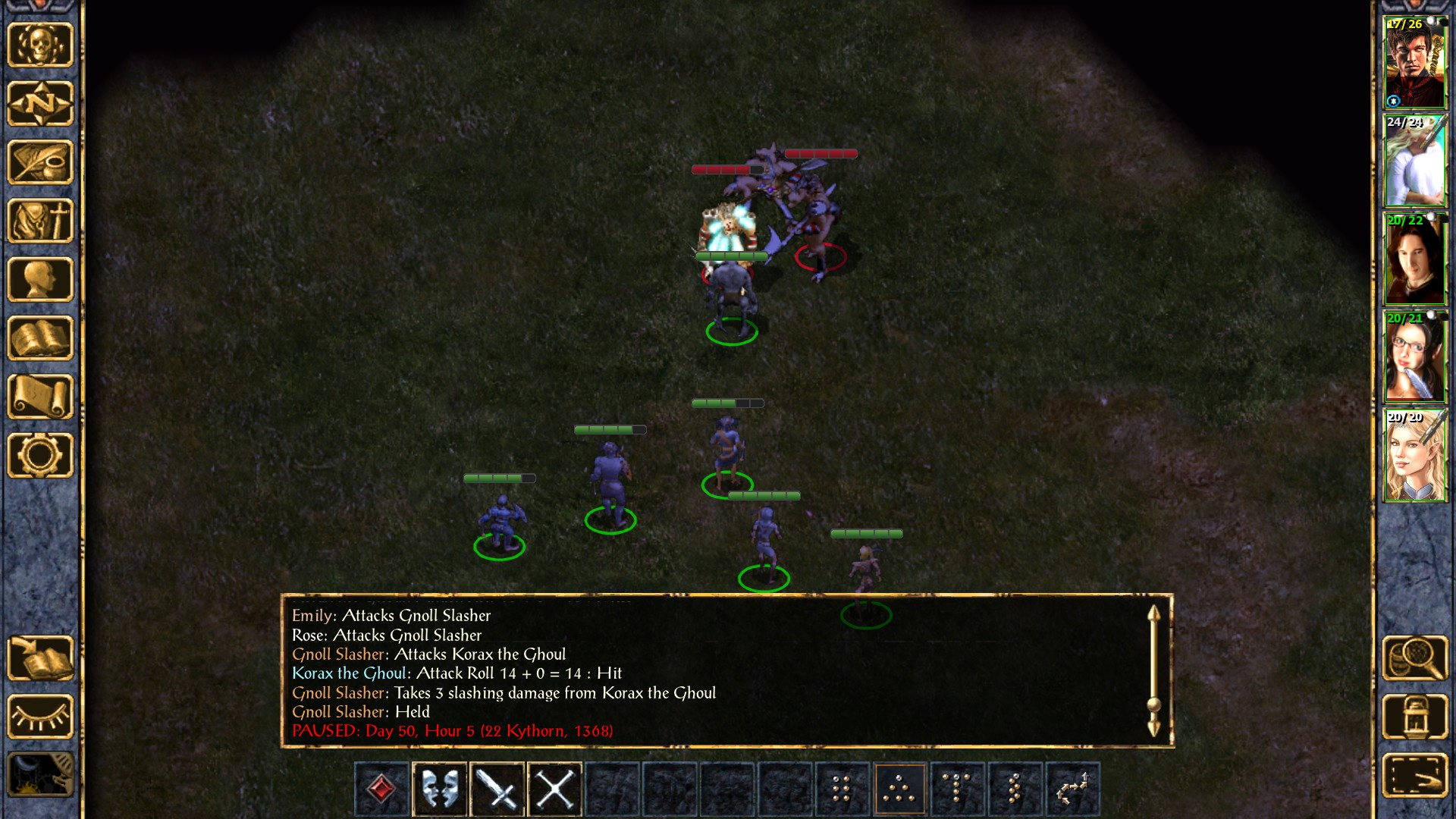Select the glasses-wearing woman portrait

tap(1414, 357)
